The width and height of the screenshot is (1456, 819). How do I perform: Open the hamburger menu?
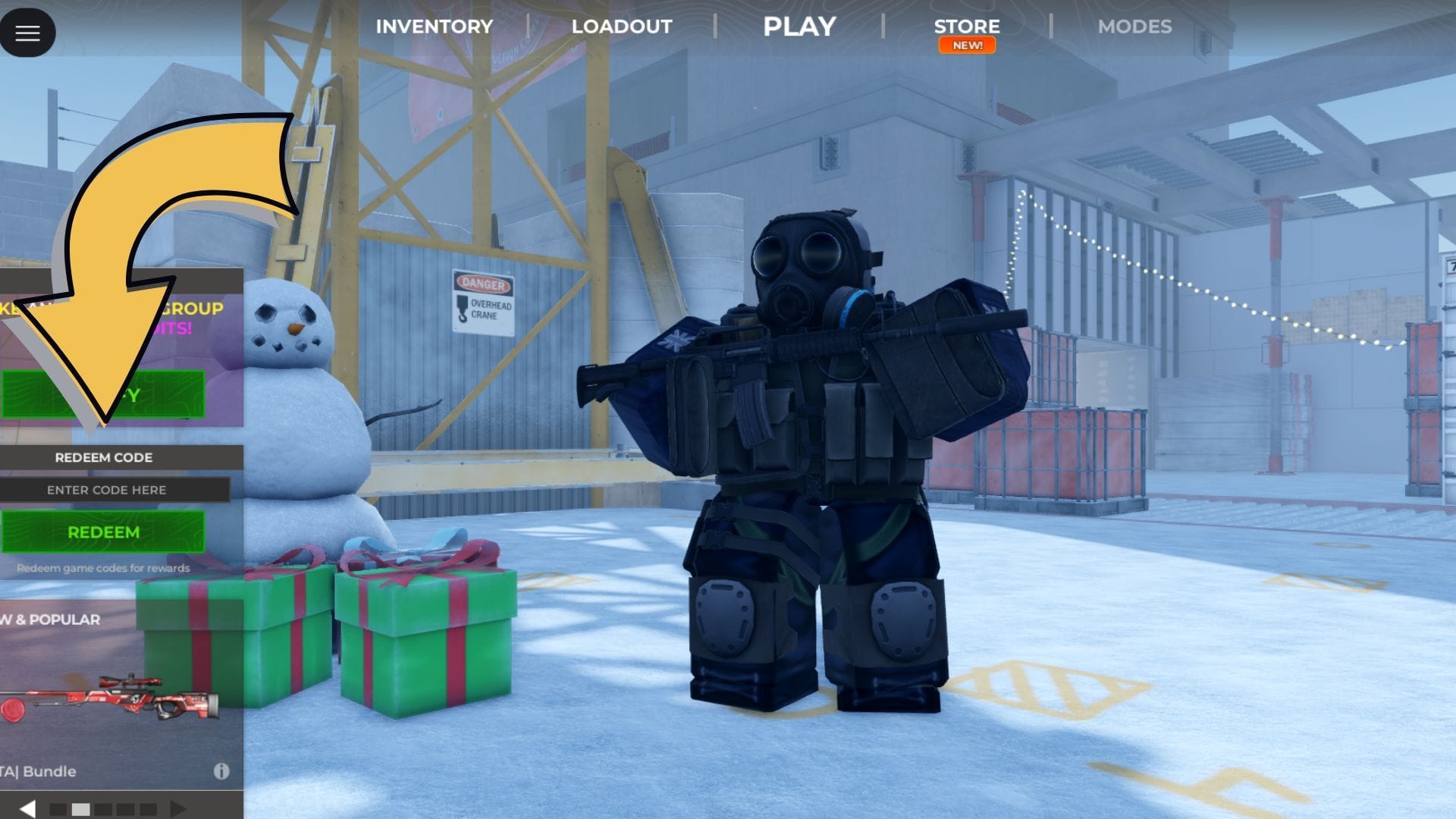(28, 32)
